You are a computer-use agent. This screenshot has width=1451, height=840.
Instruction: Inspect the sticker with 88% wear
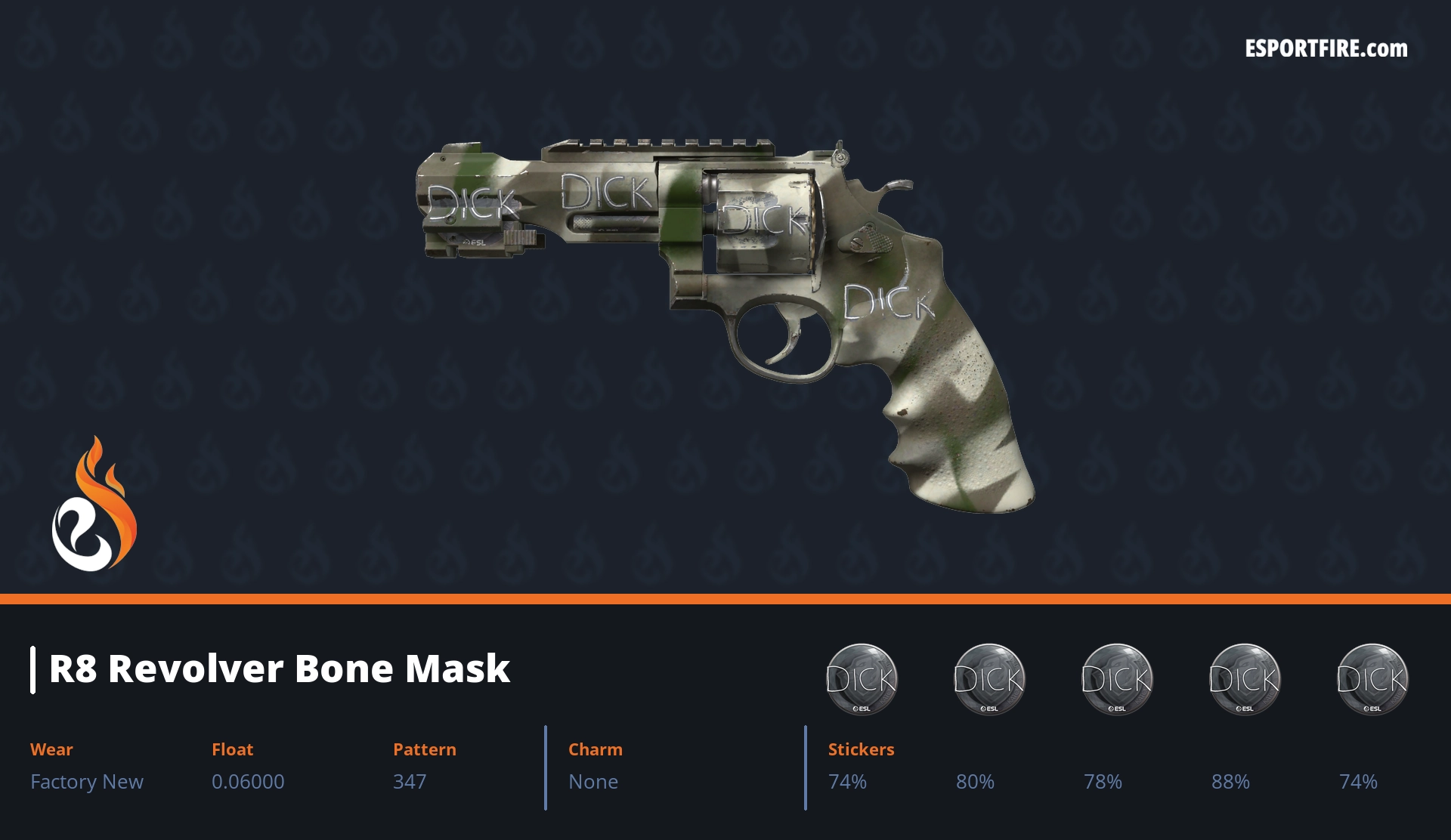coord(1244,678)
